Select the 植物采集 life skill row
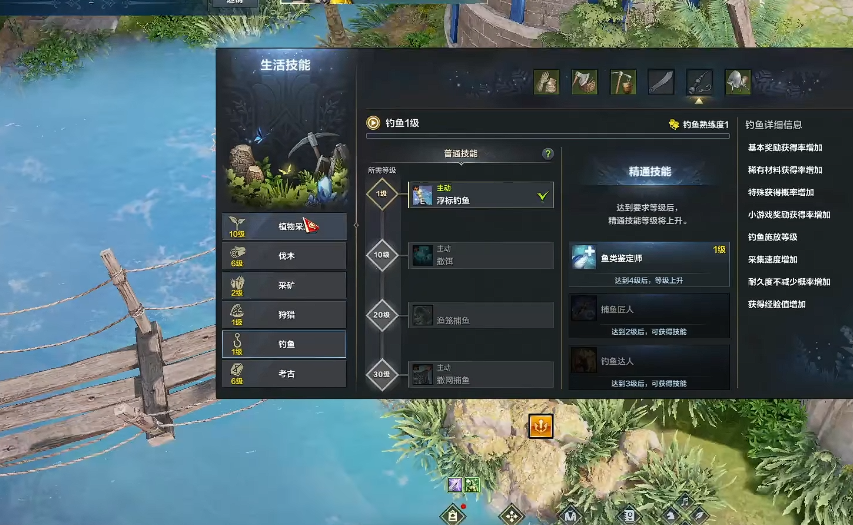The image size is (853, 525). click(x=285, y=226)
